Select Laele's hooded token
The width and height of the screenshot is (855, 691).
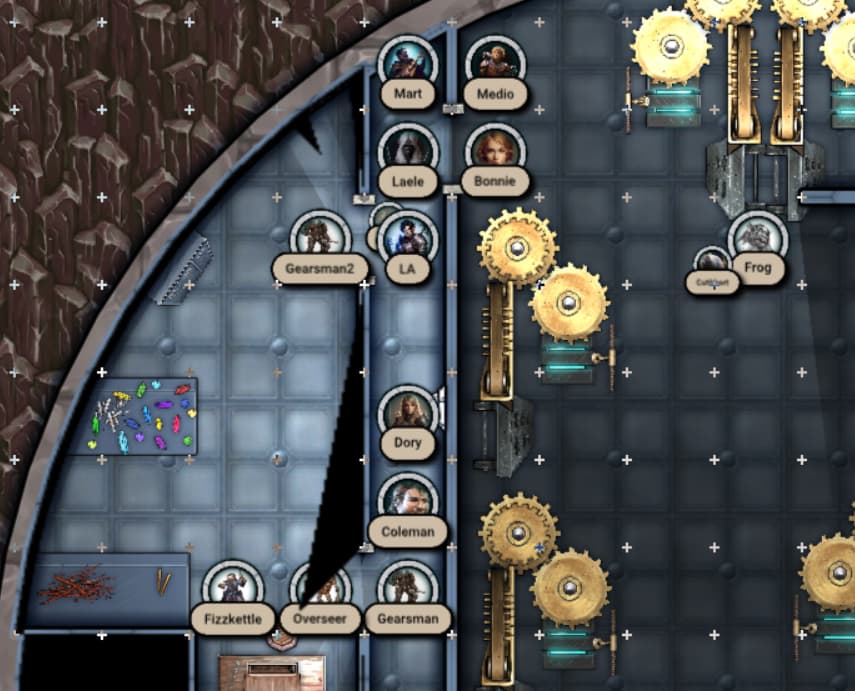coord(407,152)
